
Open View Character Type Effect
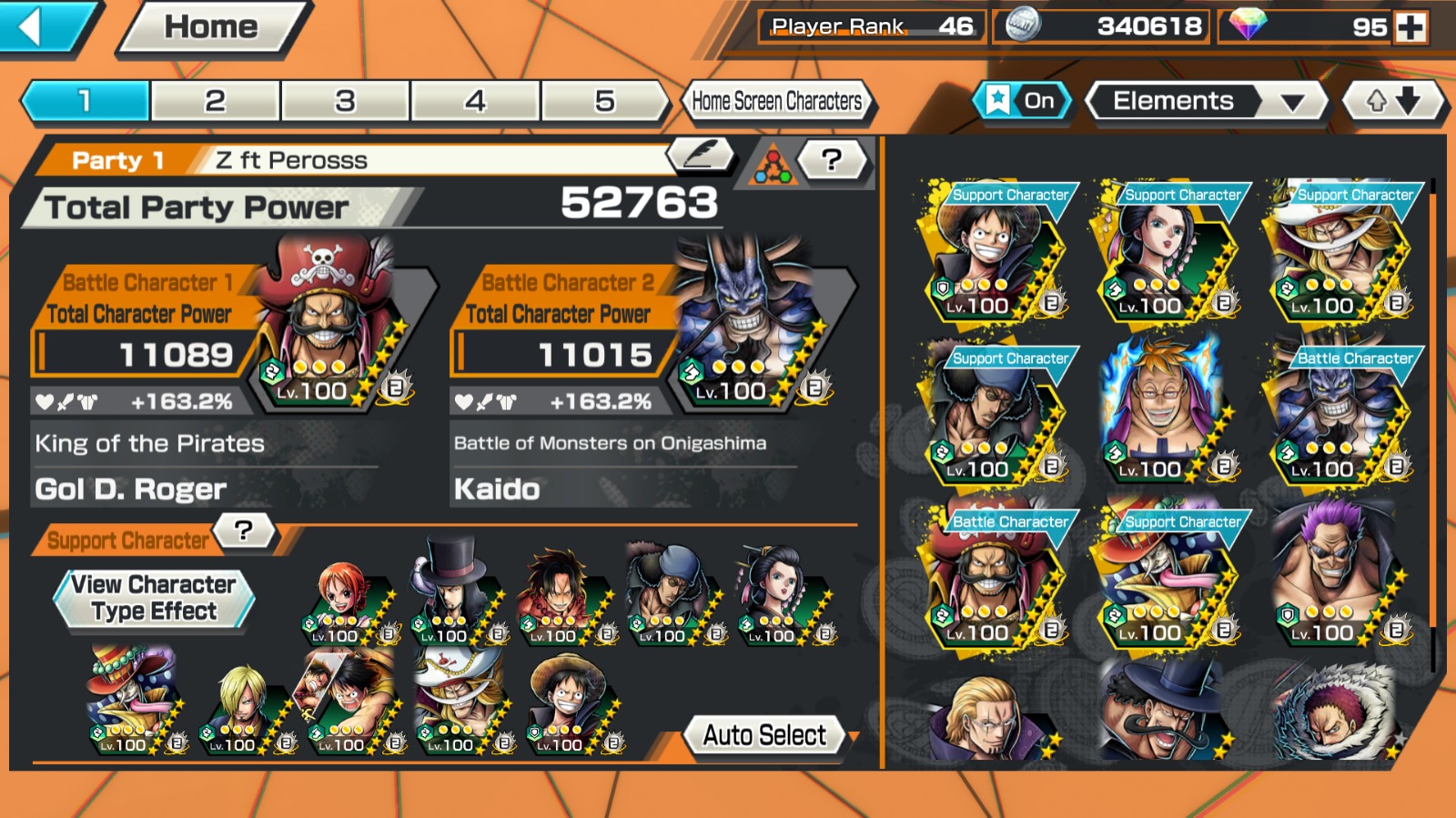coord(154,598)
